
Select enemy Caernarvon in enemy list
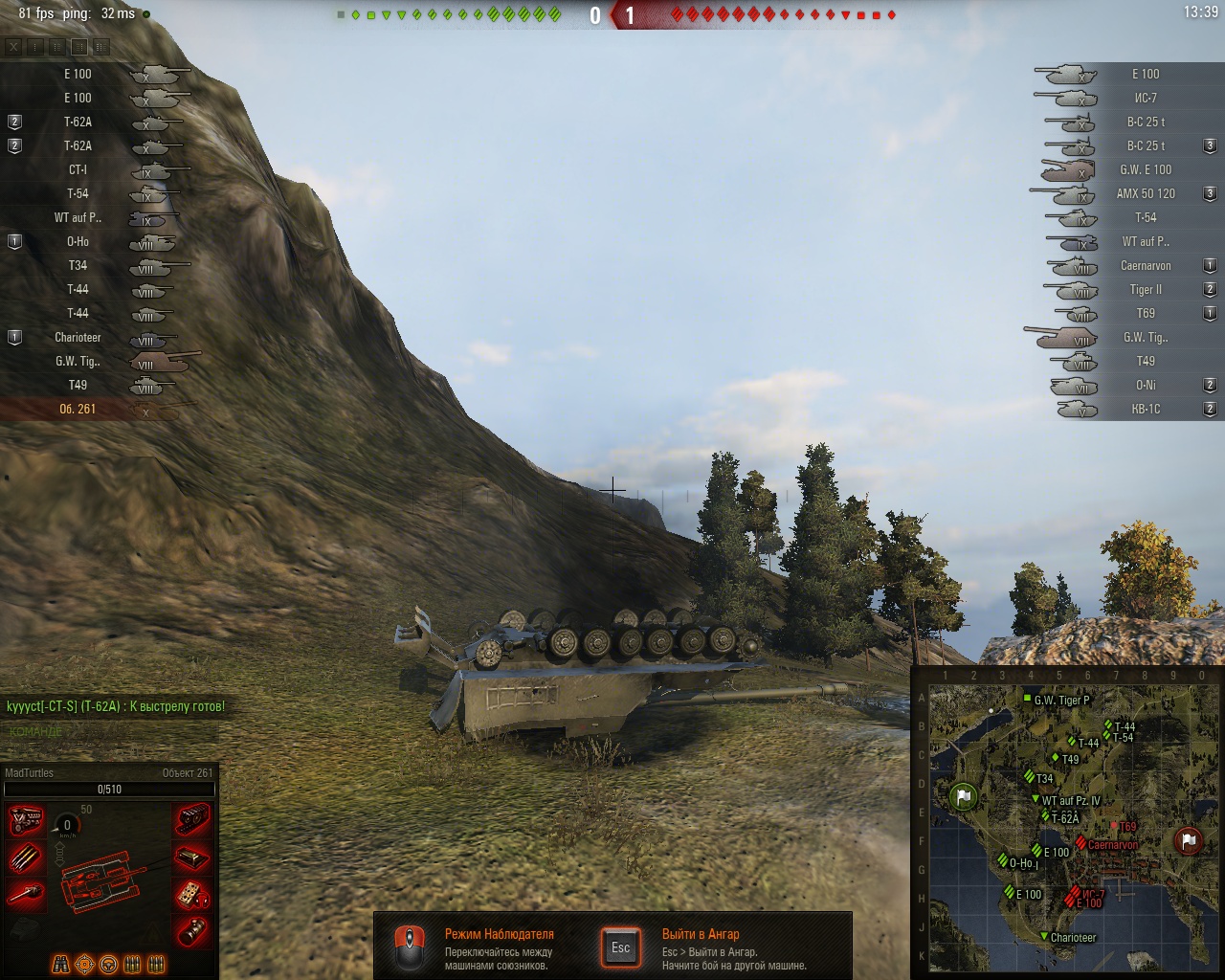[1145, 265]
